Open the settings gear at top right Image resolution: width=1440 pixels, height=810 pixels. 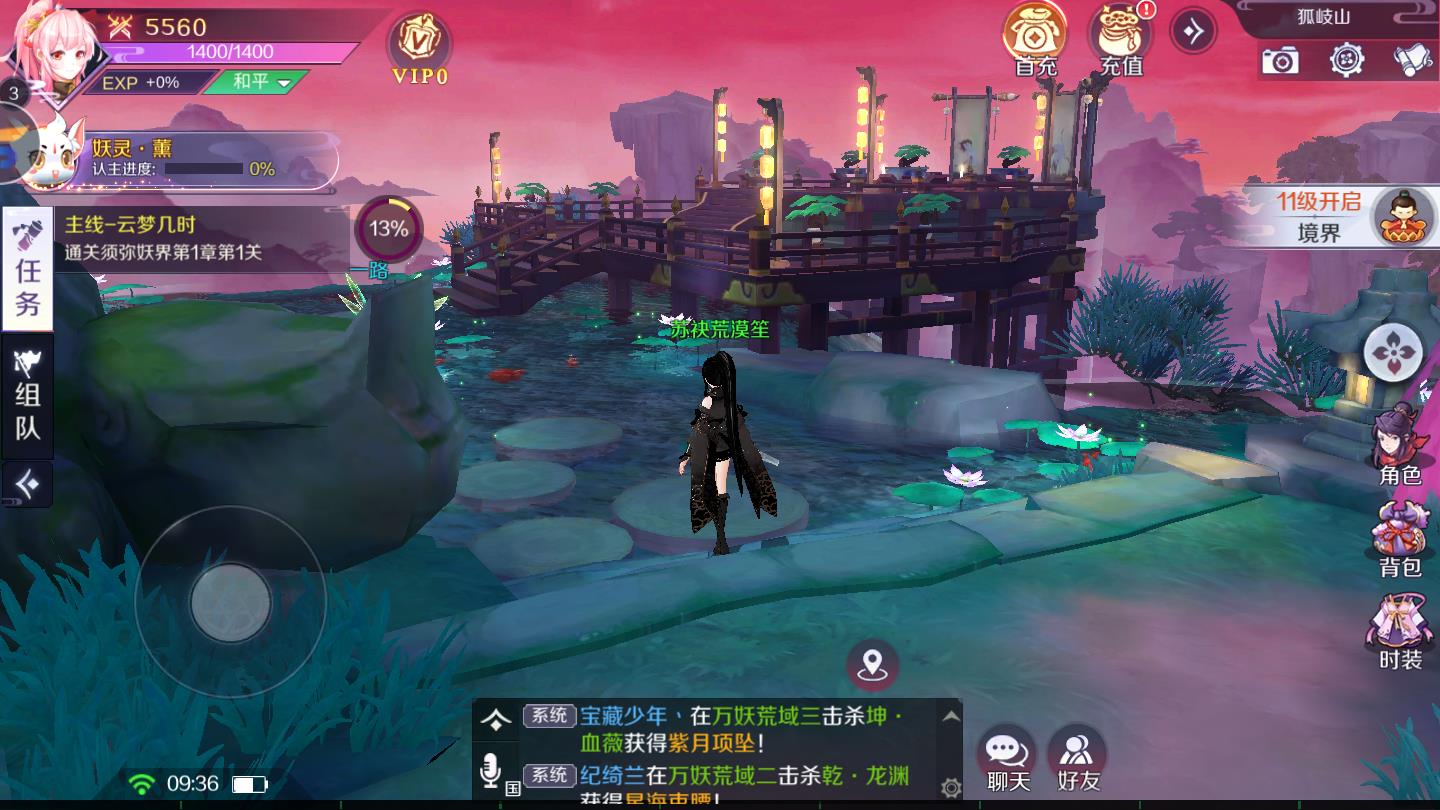tap(1347, 61)
